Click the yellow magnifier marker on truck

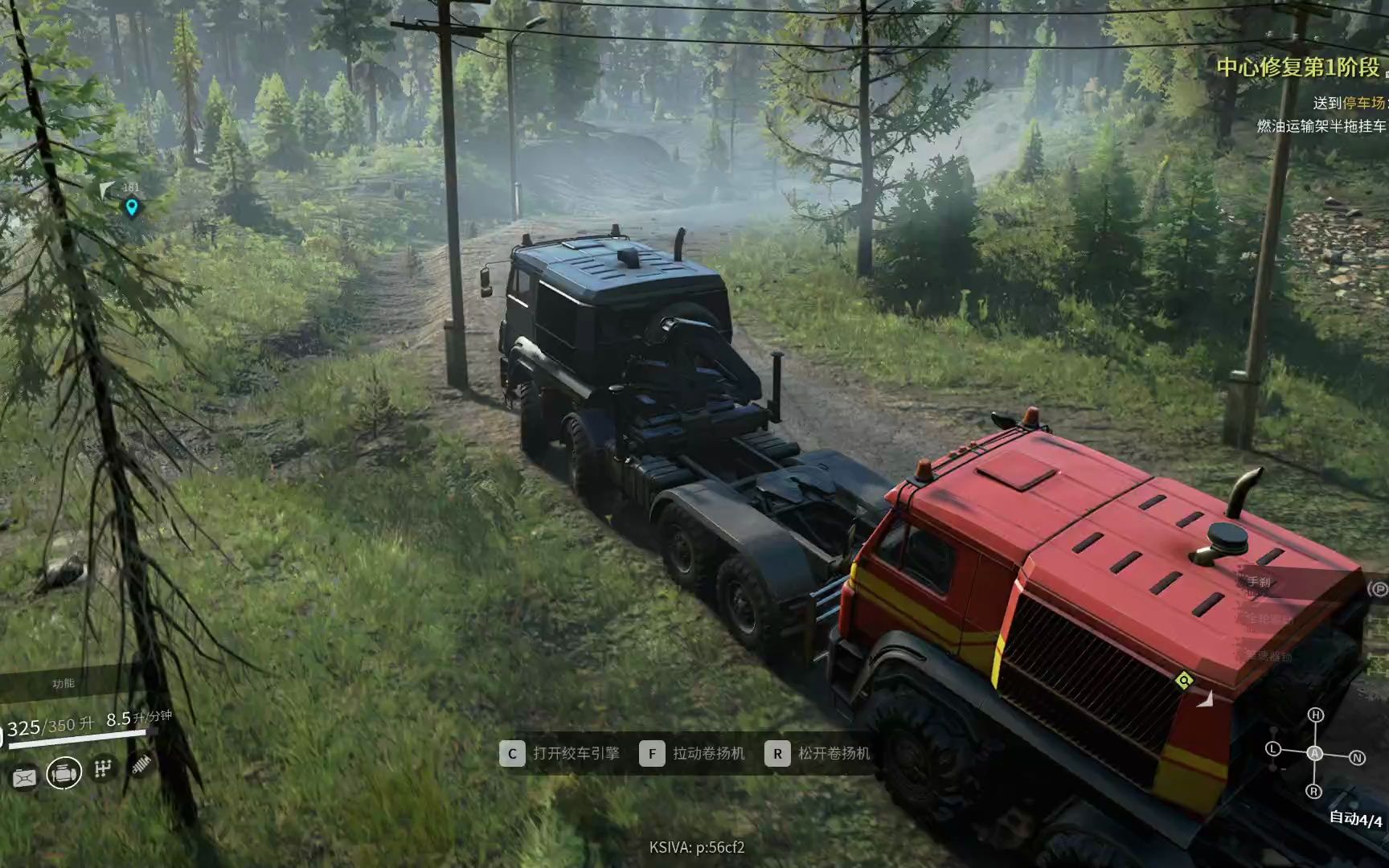point(1183,682)
